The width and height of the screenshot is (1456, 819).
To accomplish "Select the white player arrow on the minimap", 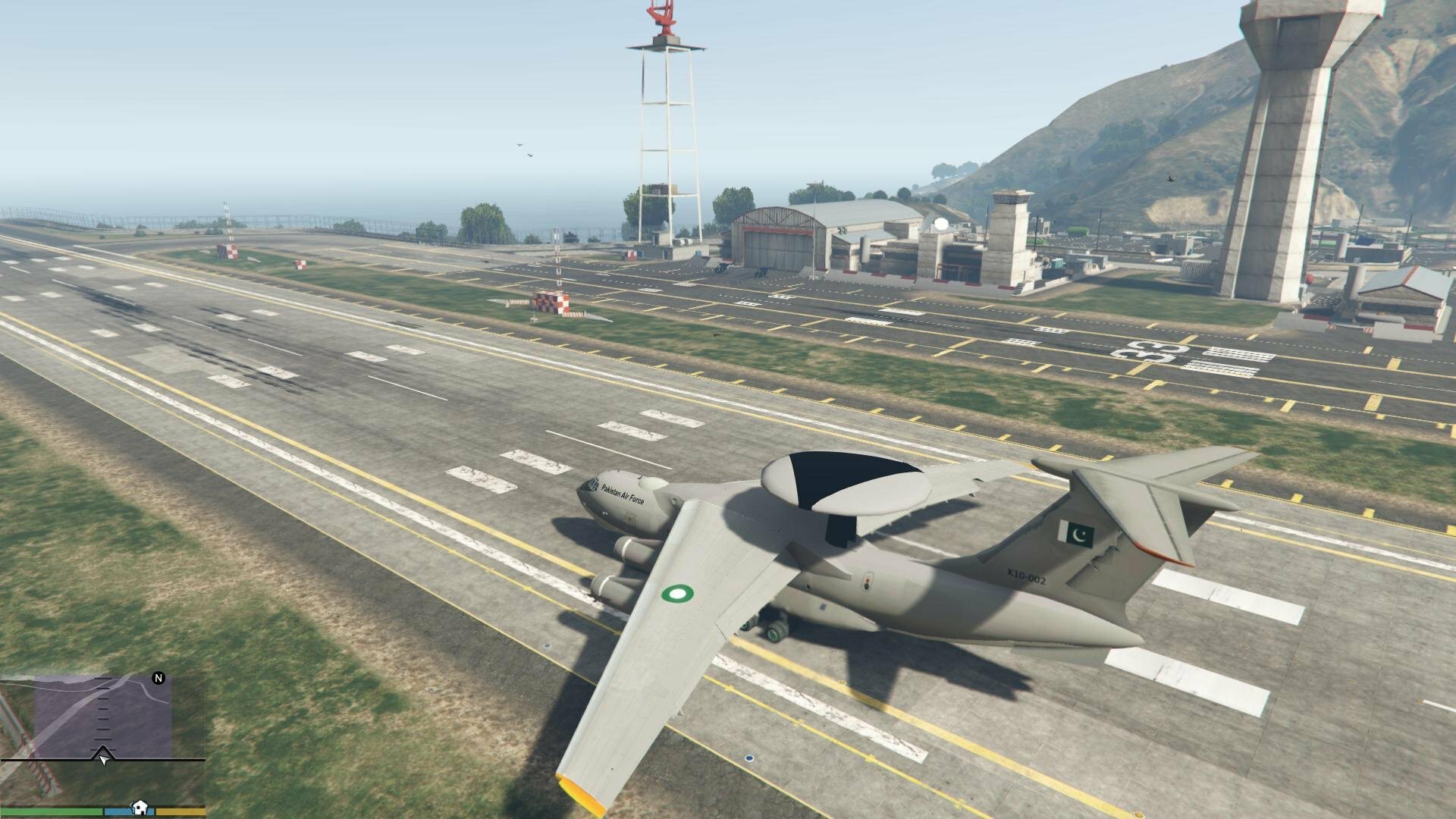I will (x=103, y=757).
